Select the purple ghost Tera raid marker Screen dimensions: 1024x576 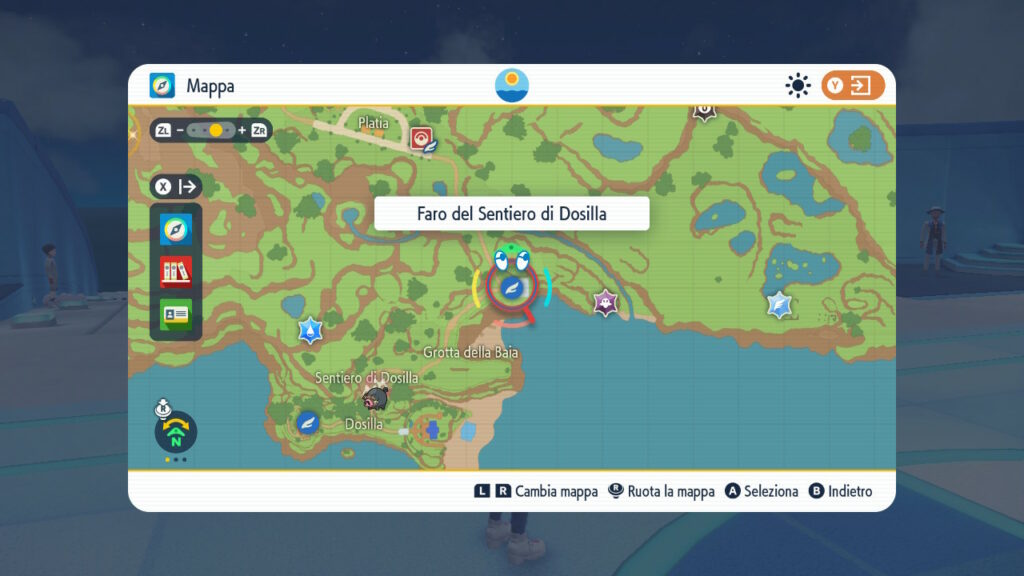point(604,302)
